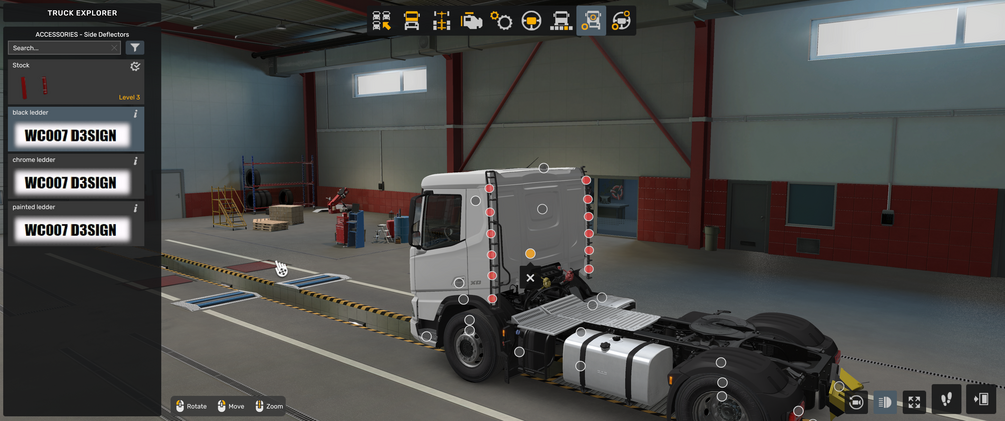Show info for the chrome ledder

(x=135, y=161)
